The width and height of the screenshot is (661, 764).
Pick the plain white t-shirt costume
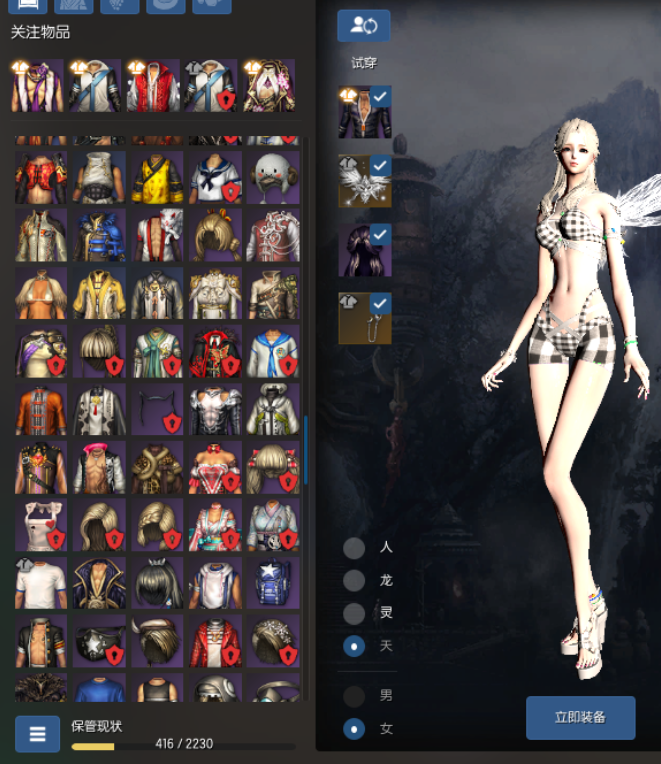tap(41, 583)
